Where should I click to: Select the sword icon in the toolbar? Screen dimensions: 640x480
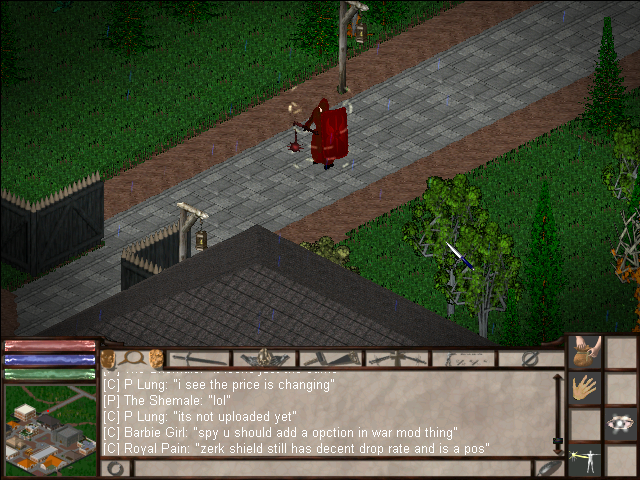click(x=199, y=358)
